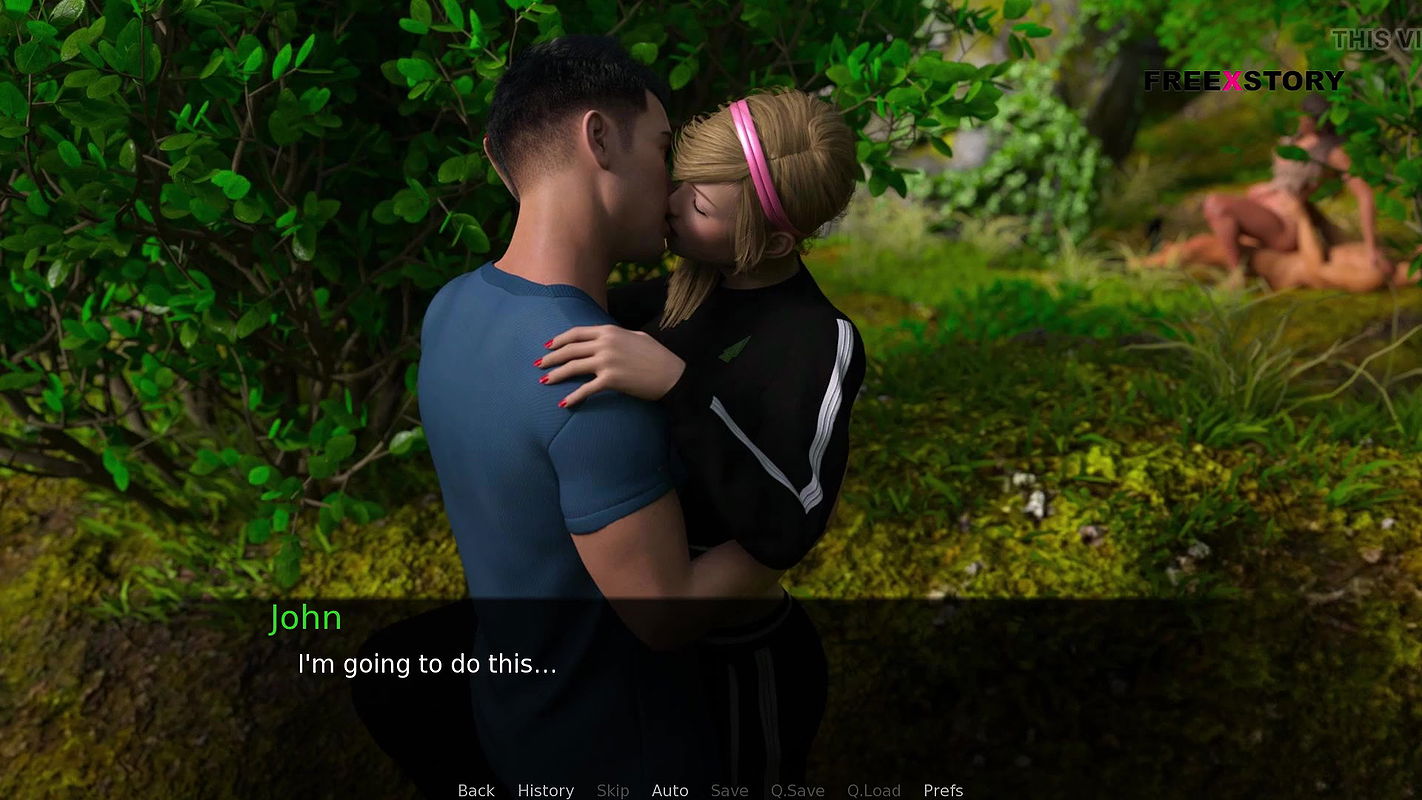1422x800 pixels.
Task: Click Auto to stop automatic text advance
Action: 670,790
